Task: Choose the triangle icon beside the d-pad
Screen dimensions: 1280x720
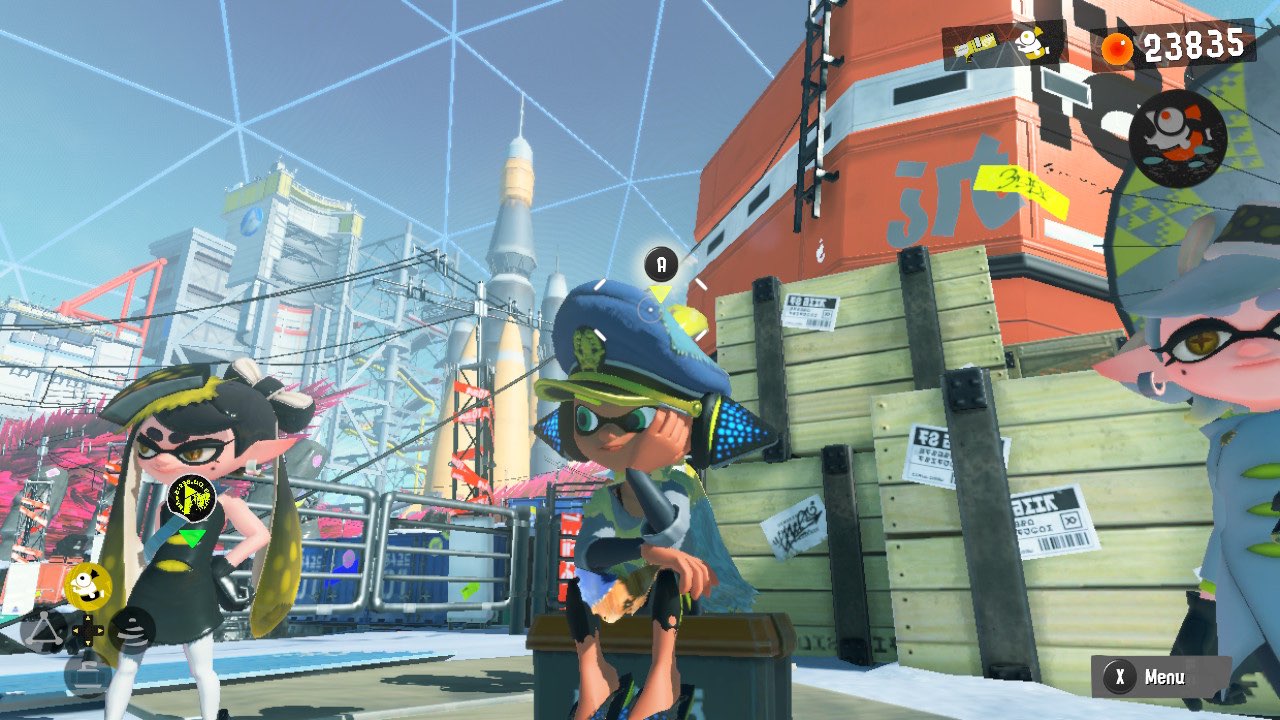Action: [x=44, y=631]
